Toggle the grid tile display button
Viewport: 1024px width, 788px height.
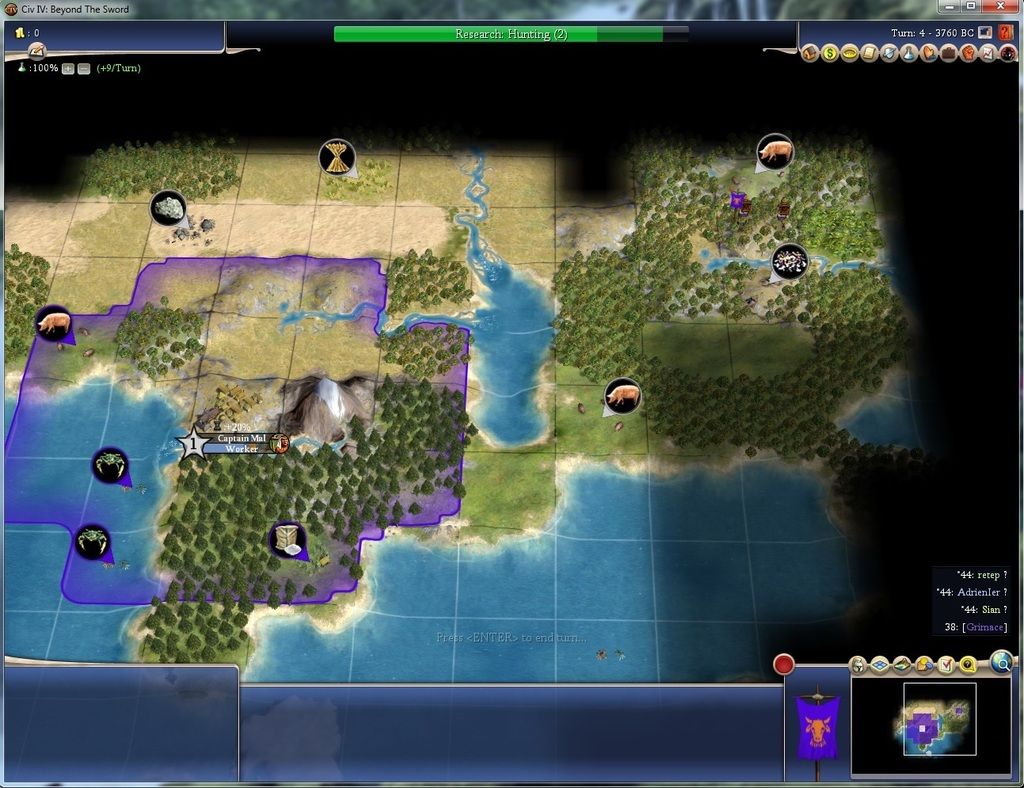point(880,665)
